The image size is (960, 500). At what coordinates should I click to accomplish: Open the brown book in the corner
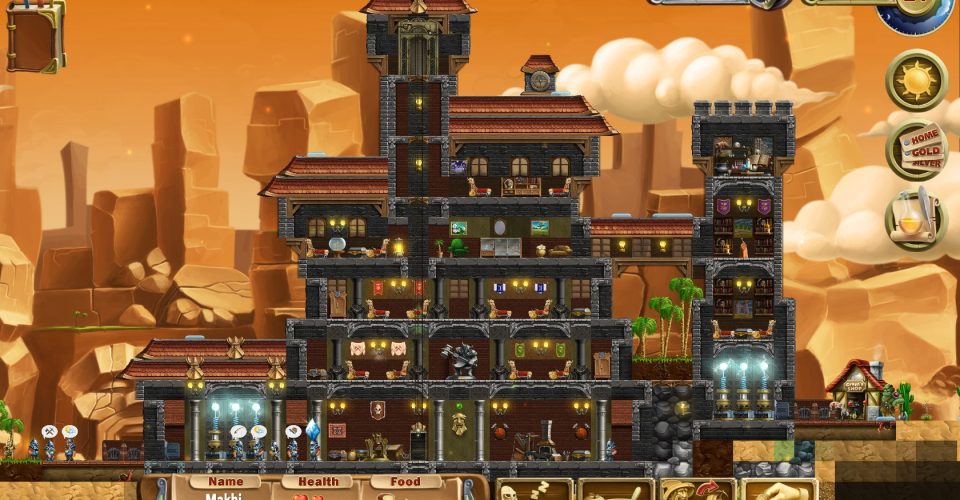click(34, 38)
